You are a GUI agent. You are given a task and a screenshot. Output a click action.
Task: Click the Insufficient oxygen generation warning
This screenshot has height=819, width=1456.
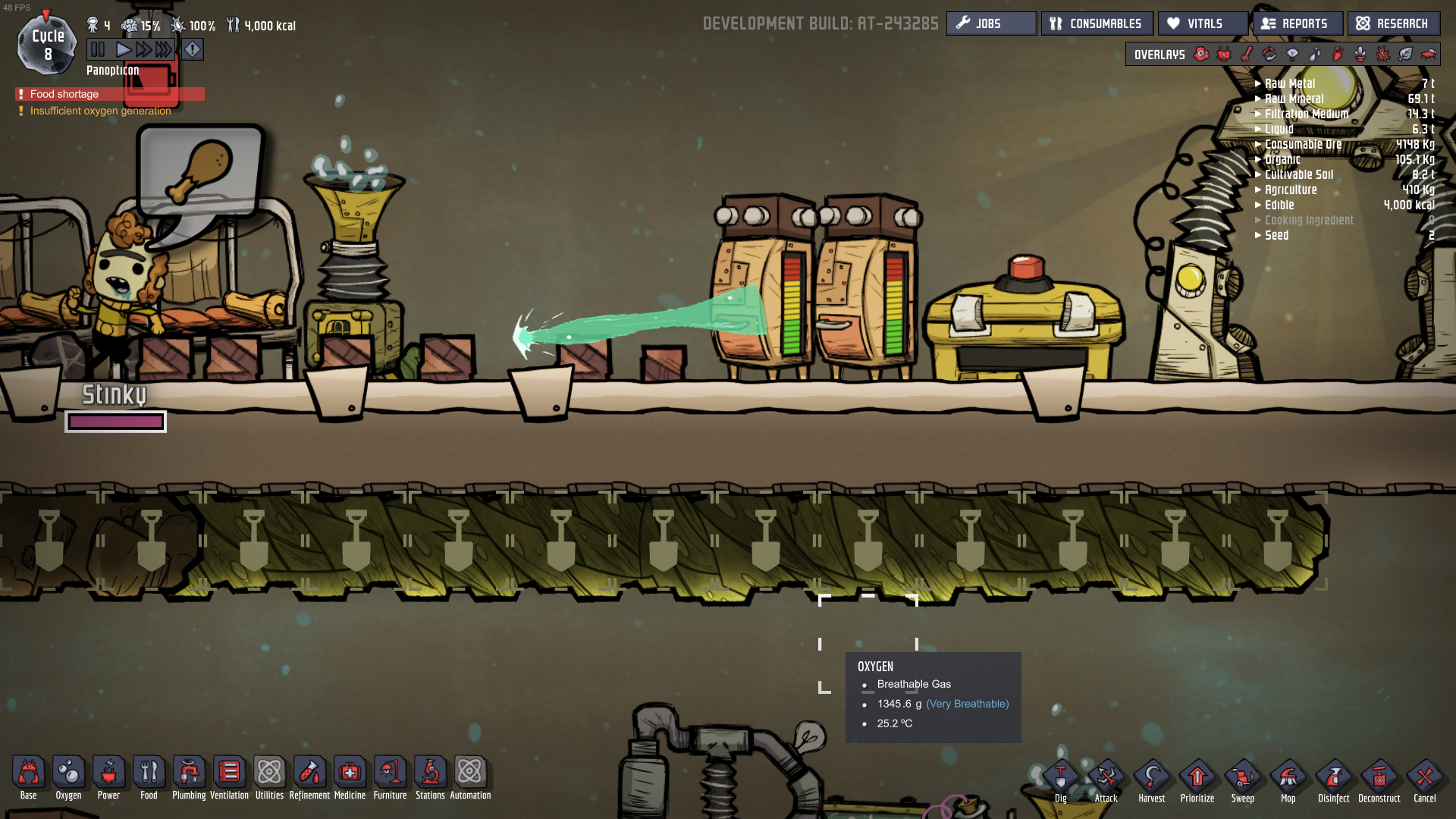[x=100, y=111]
